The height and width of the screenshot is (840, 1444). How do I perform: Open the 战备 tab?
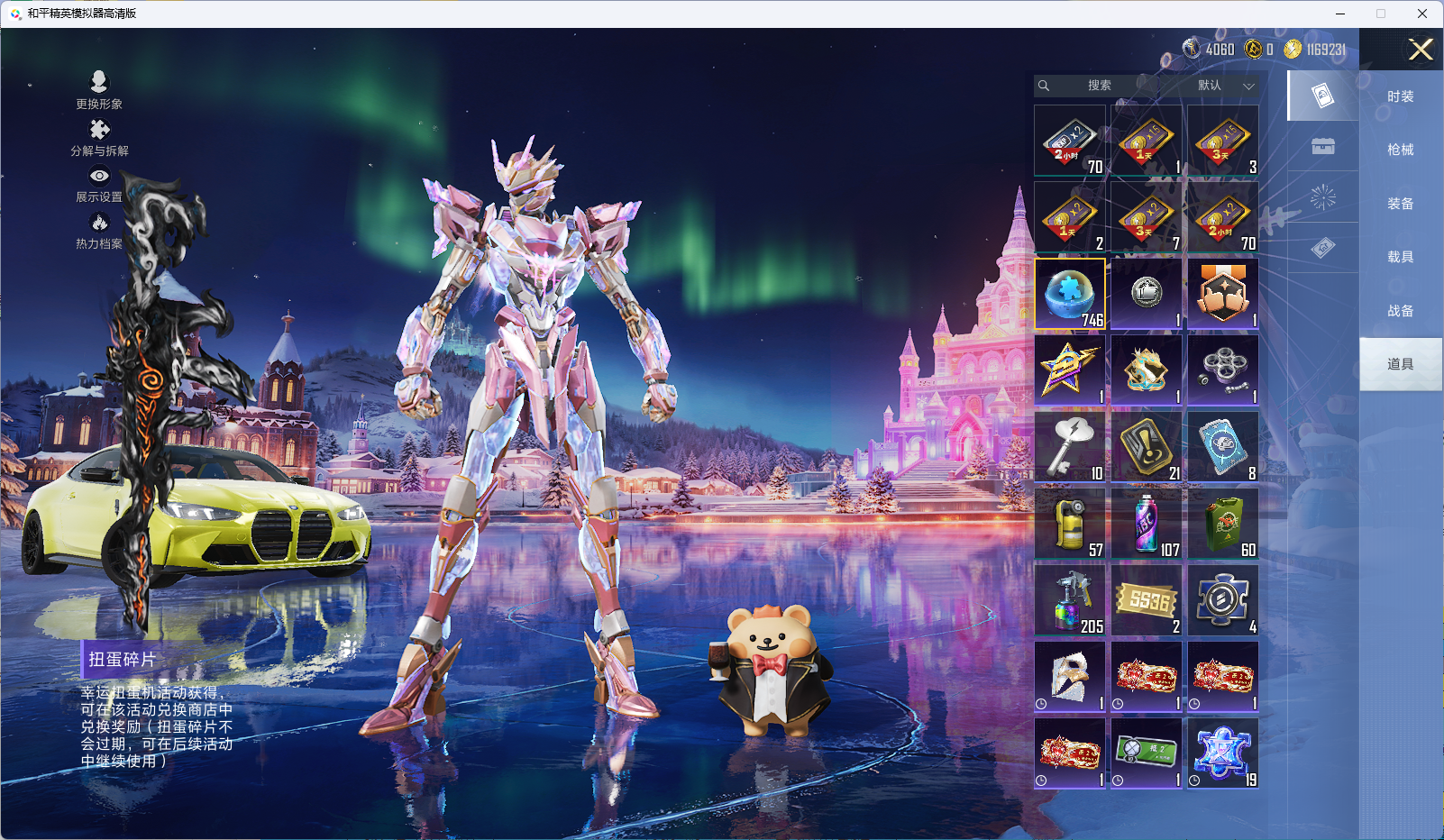click(x=1400, y=311)
